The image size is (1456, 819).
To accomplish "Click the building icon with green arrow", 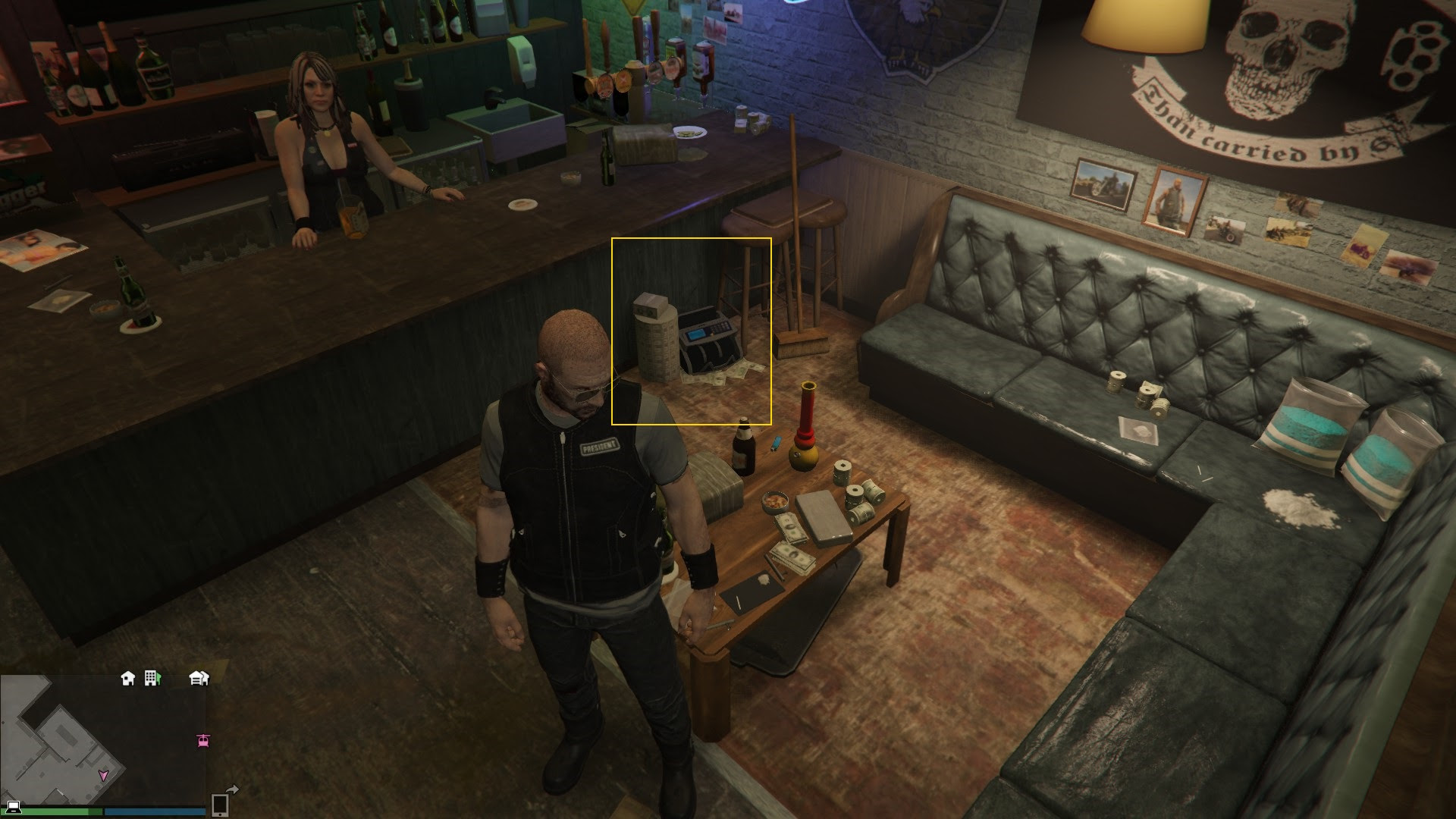I will point(152,677).
